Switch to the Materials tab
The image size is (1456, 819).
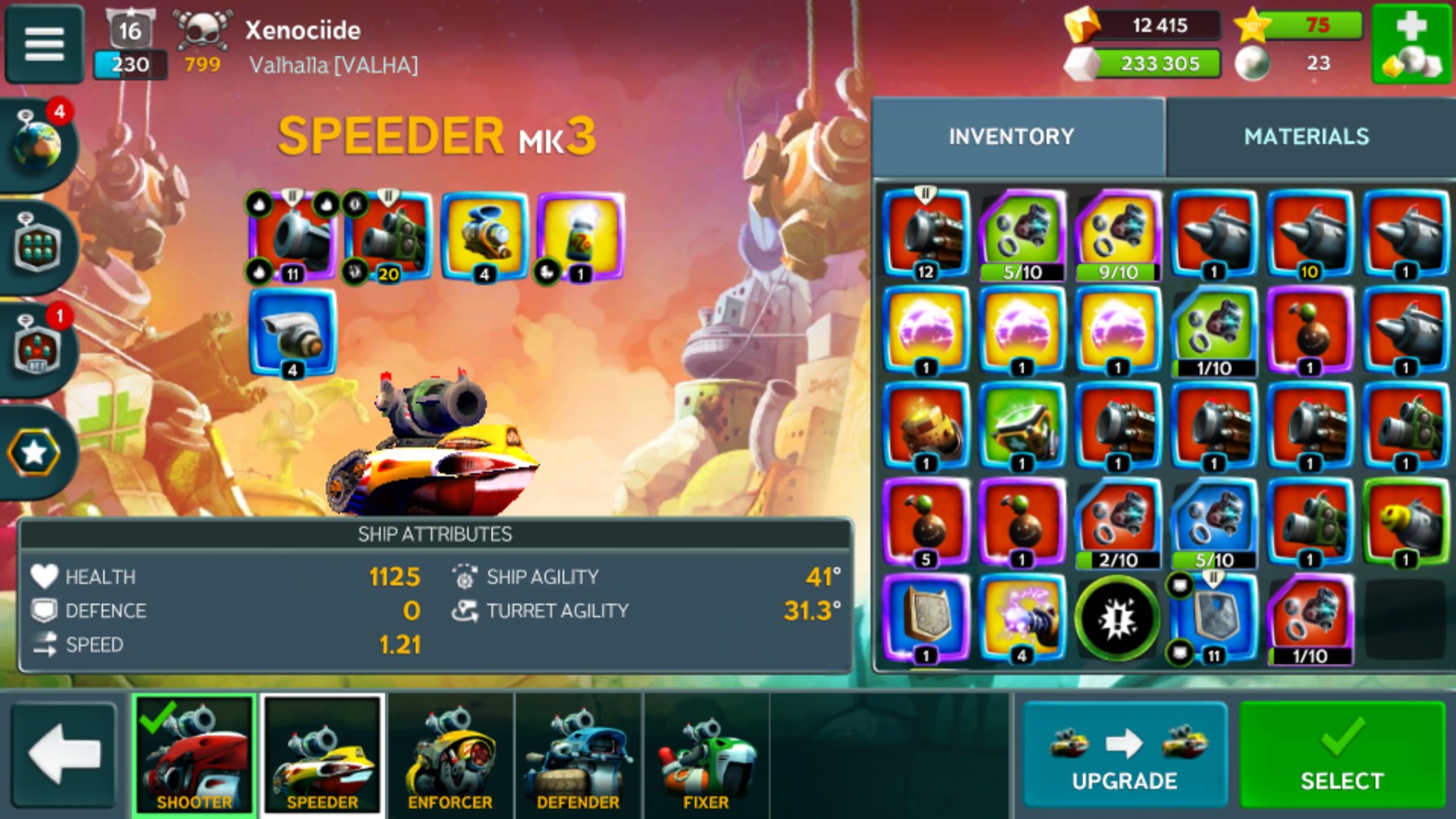[1306, 136]
